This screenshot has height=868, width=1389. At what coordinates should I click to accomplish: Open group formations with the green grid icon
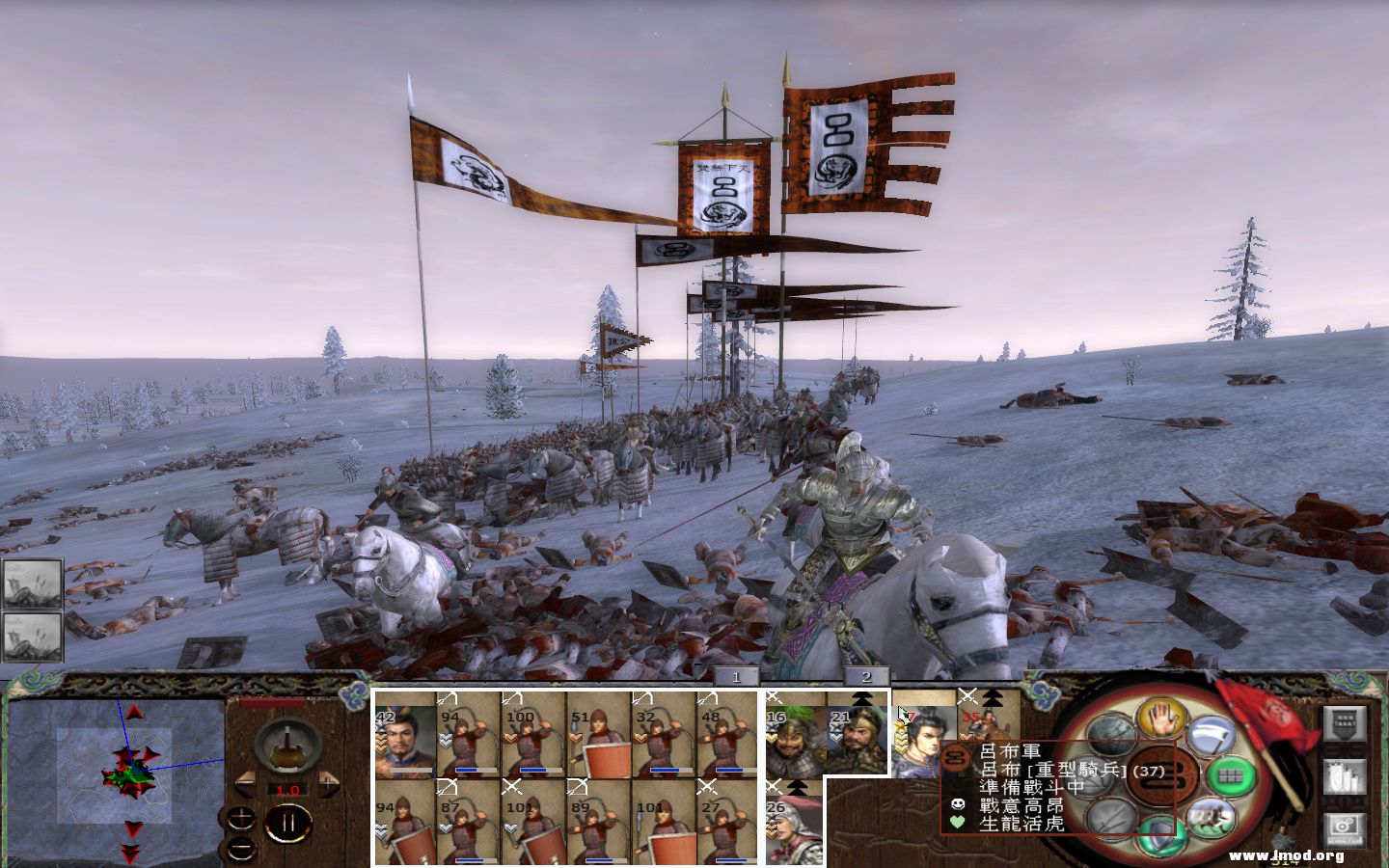tap(1233, 774)
